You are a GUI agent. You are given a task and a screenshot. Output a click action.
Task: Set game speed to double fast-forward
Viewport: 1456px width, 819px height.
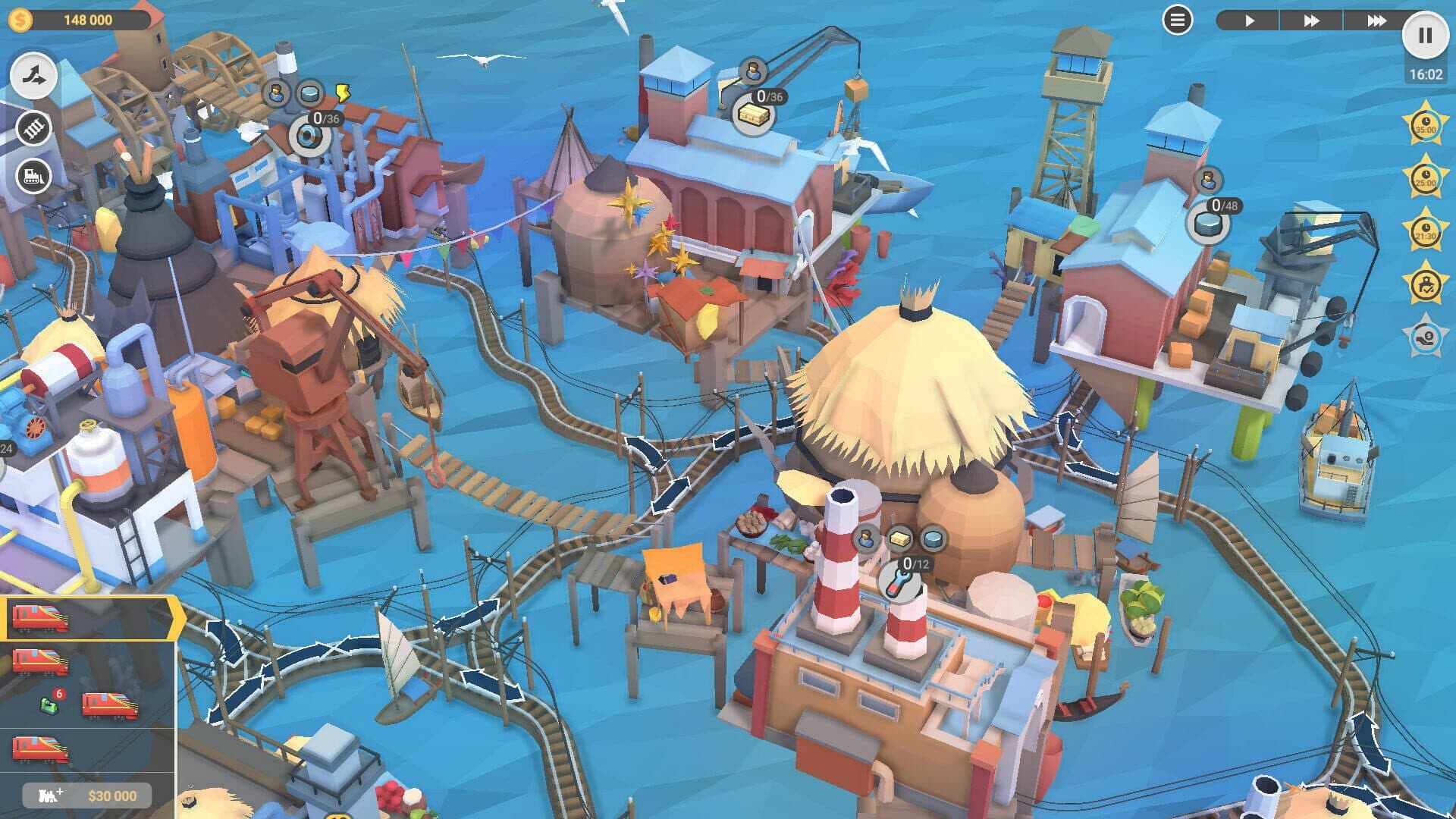(1311, 20)
